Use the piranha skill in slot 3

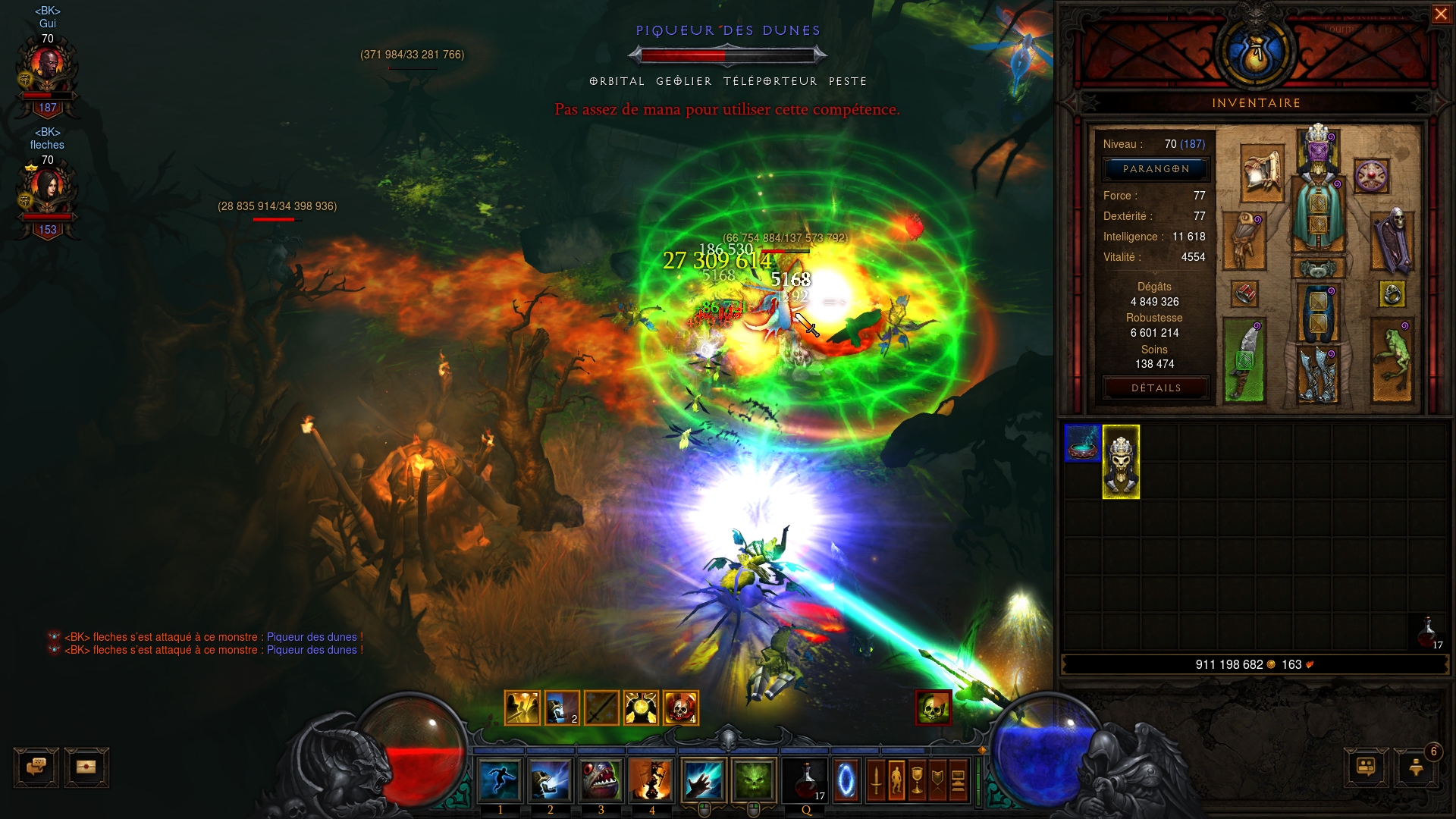pyautogui.click(x=601, y=780)
